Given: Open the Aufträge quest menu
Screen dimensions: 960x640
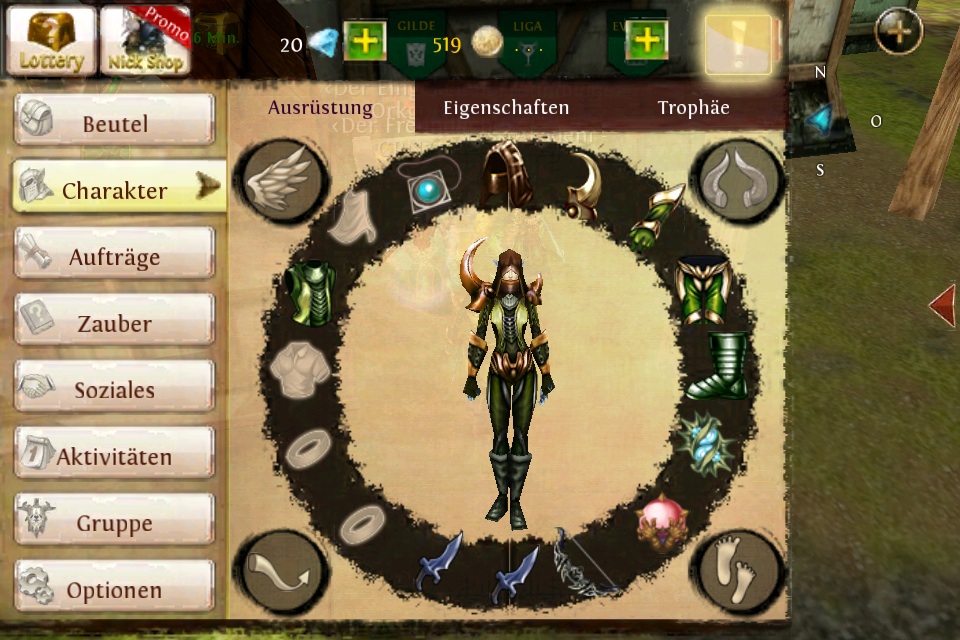Looking at the screenshot, I should point(114,256).
